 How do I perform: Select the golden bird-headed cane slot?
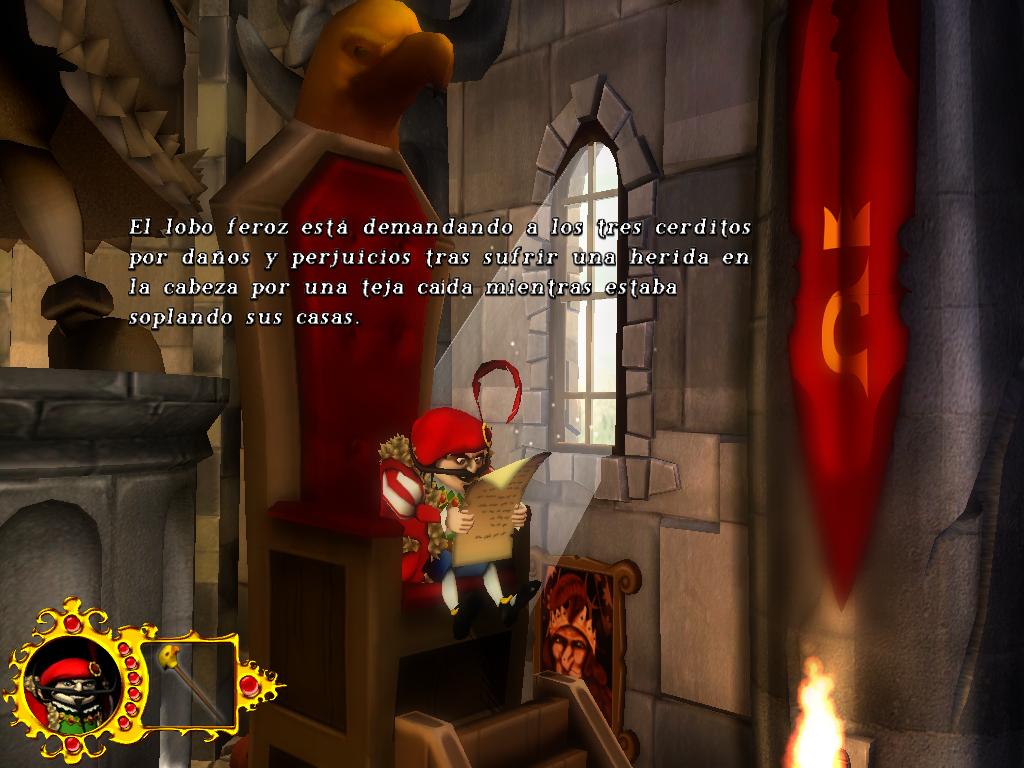pos(191,684)
